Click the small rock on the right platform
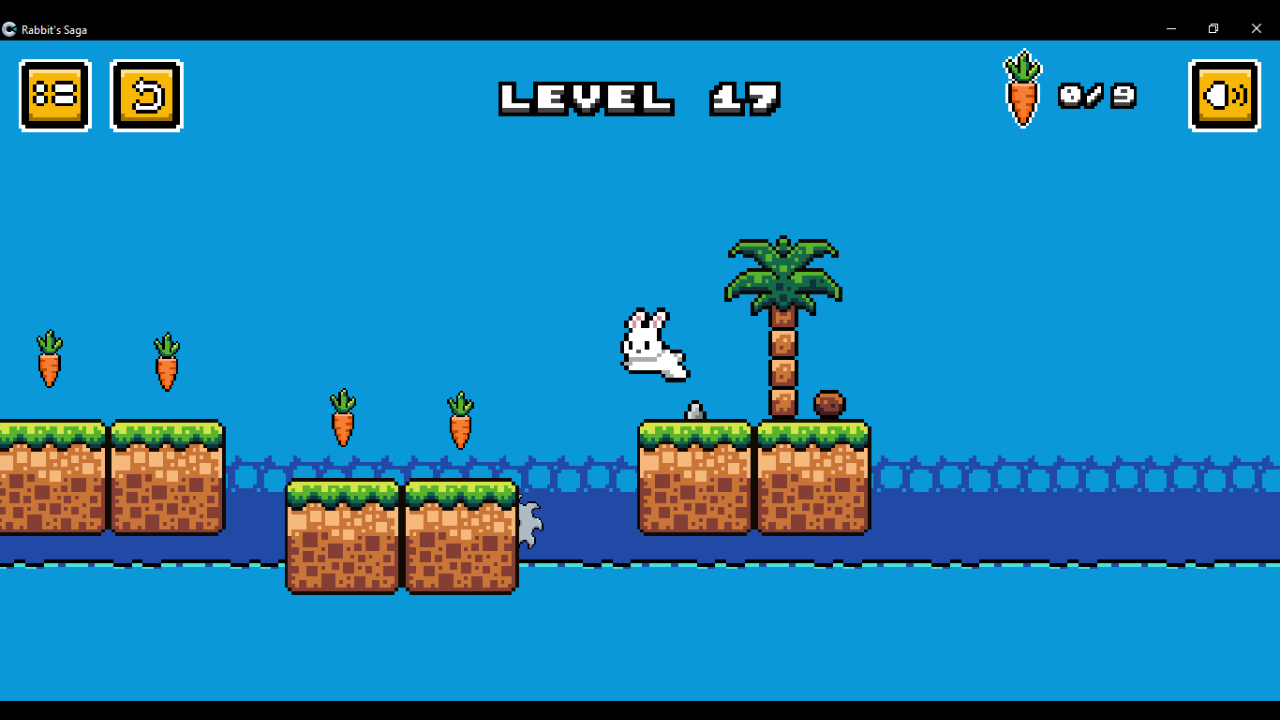1280x720 pixels. 697,409
